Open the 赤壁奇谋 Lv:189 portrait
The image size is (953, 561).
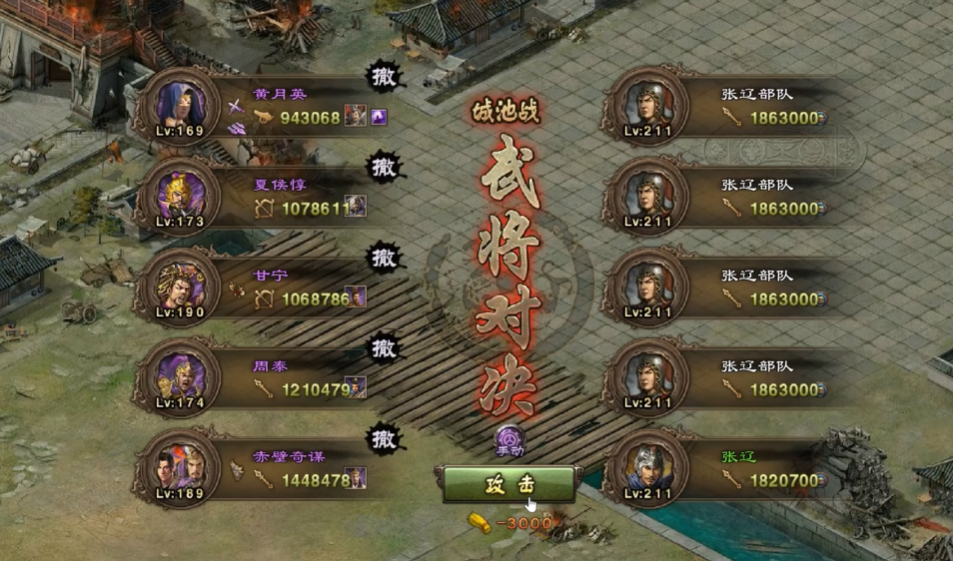point(181,466)
